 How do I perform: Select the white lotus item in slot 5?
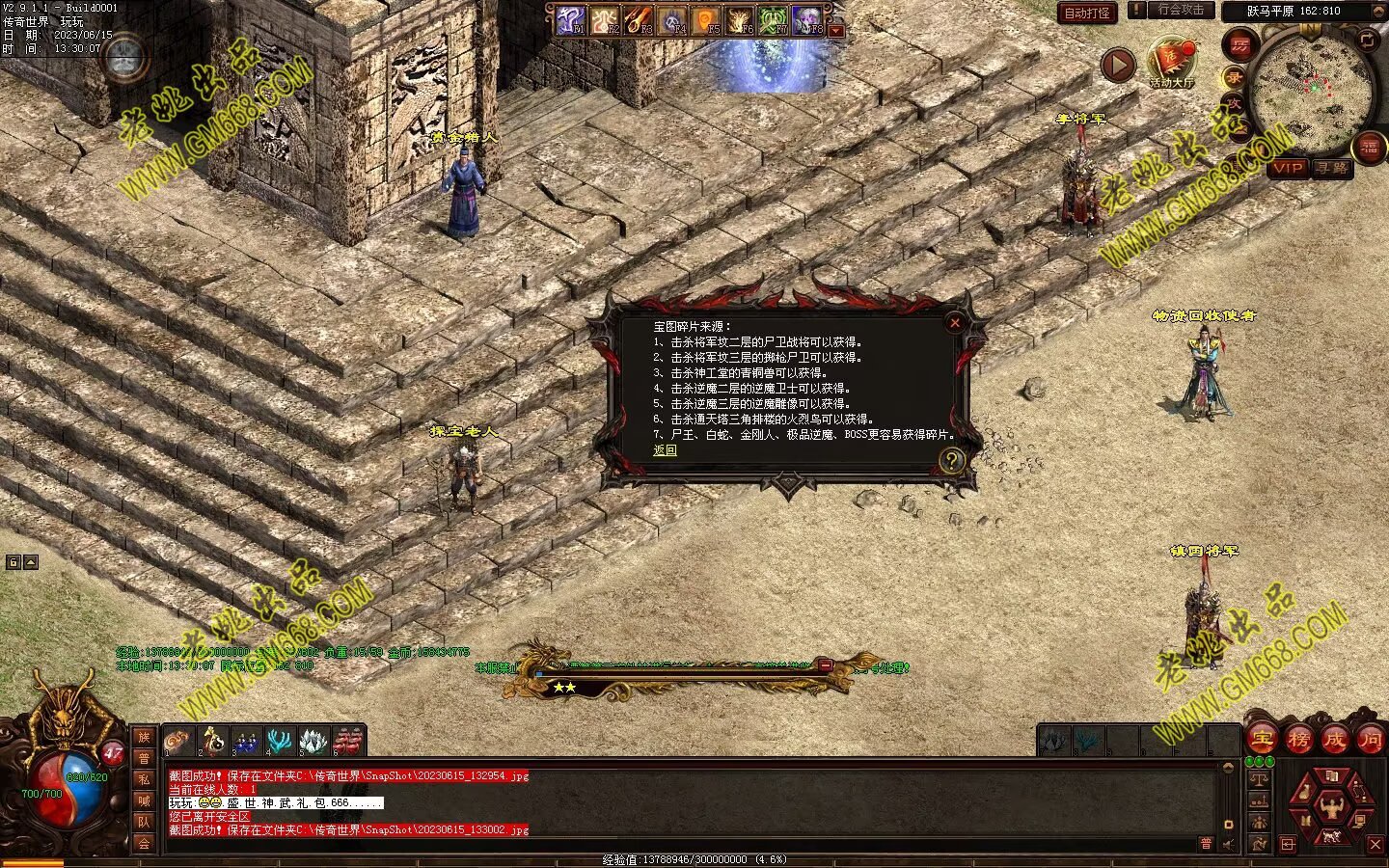click(313, 741)
